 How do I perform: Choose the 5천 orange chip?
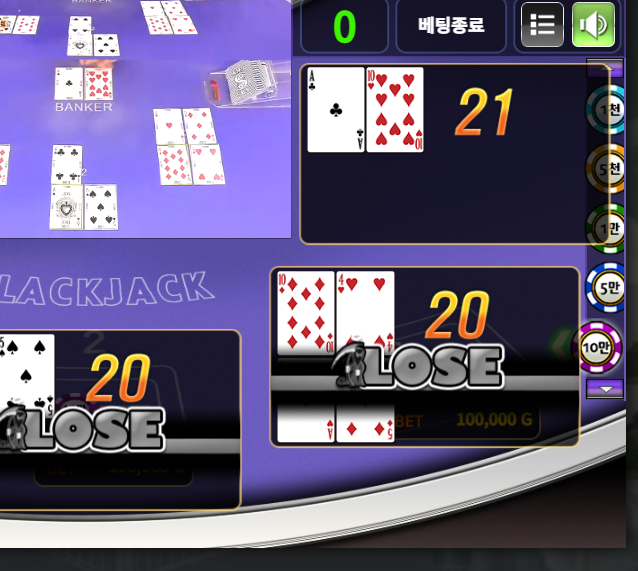[605, 167]
